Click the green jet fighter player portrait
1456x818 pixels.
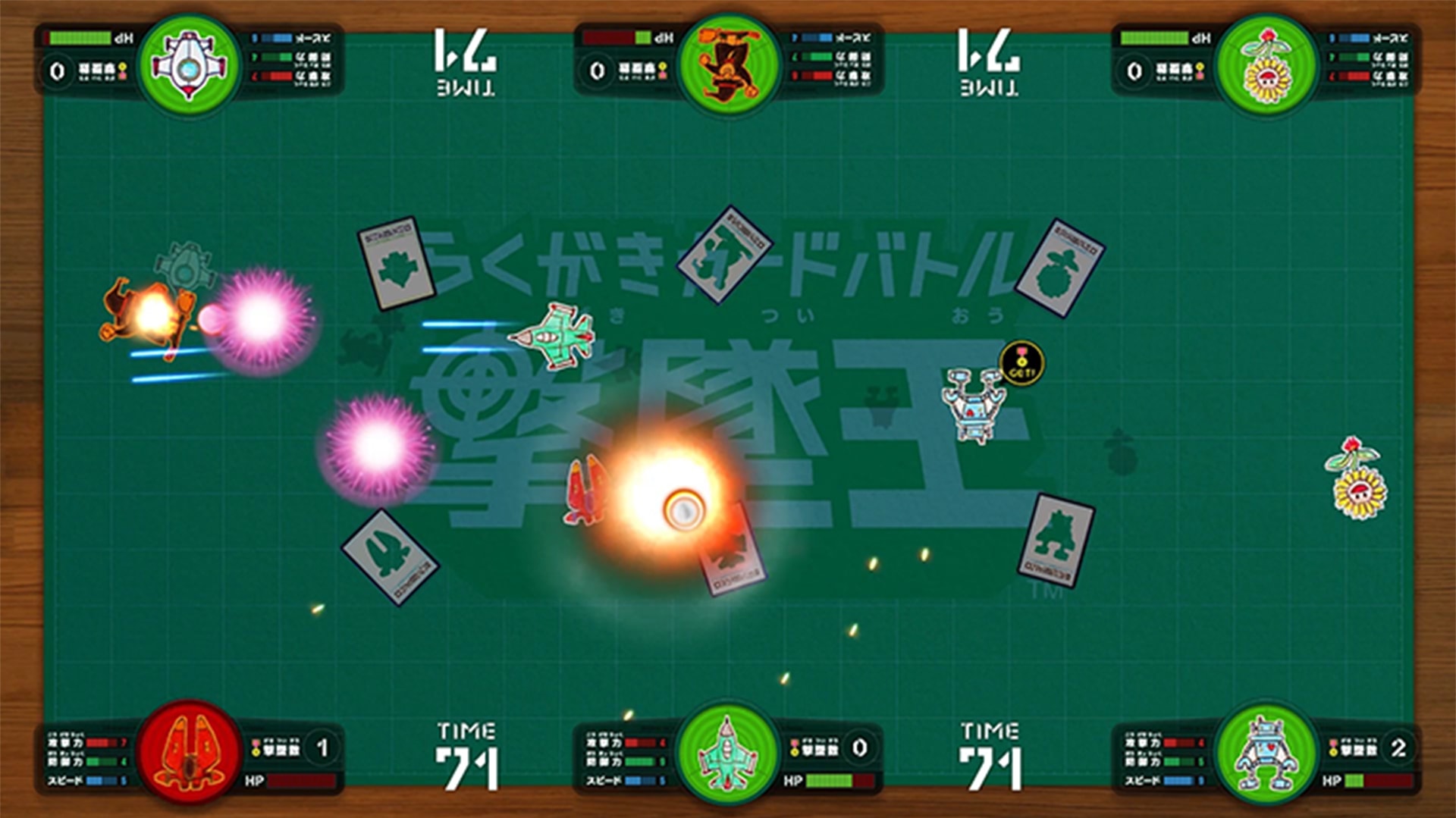pos(728,752)
